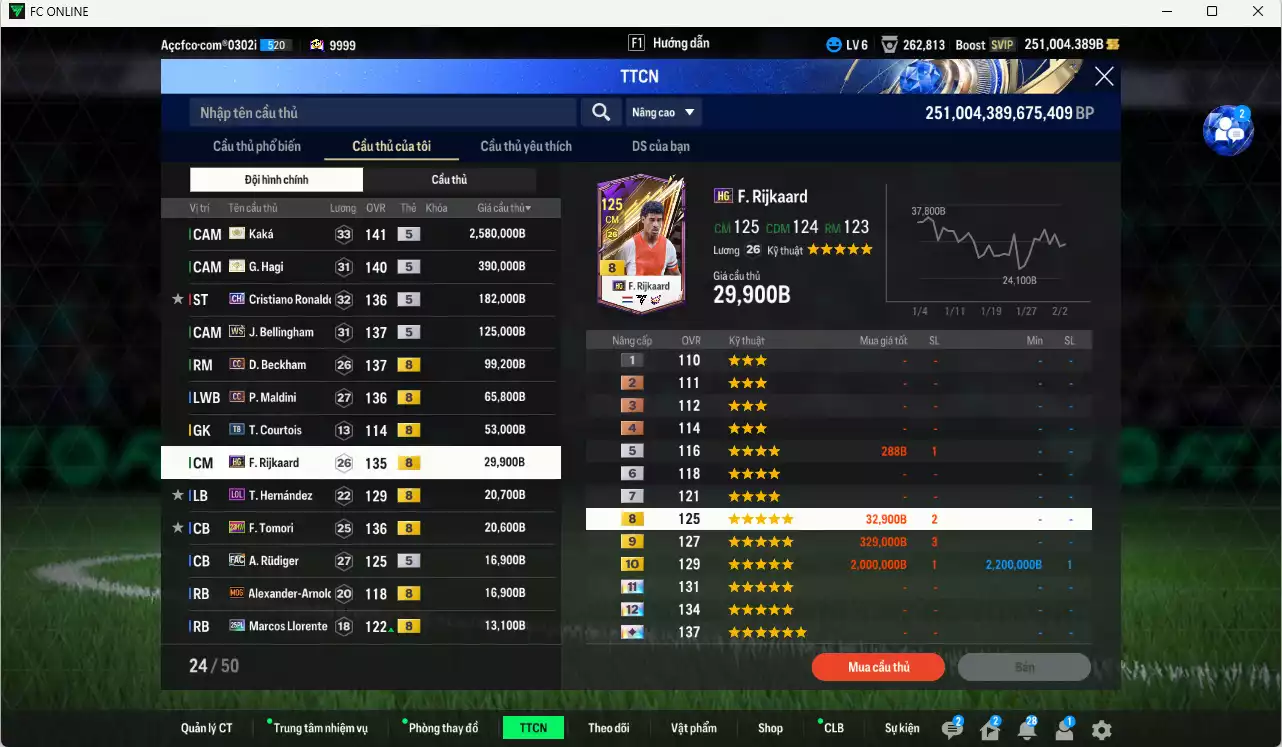The image size is (1282, 747).
Task: Open the friends panel icon at top right
Action: pos(1227,131)
